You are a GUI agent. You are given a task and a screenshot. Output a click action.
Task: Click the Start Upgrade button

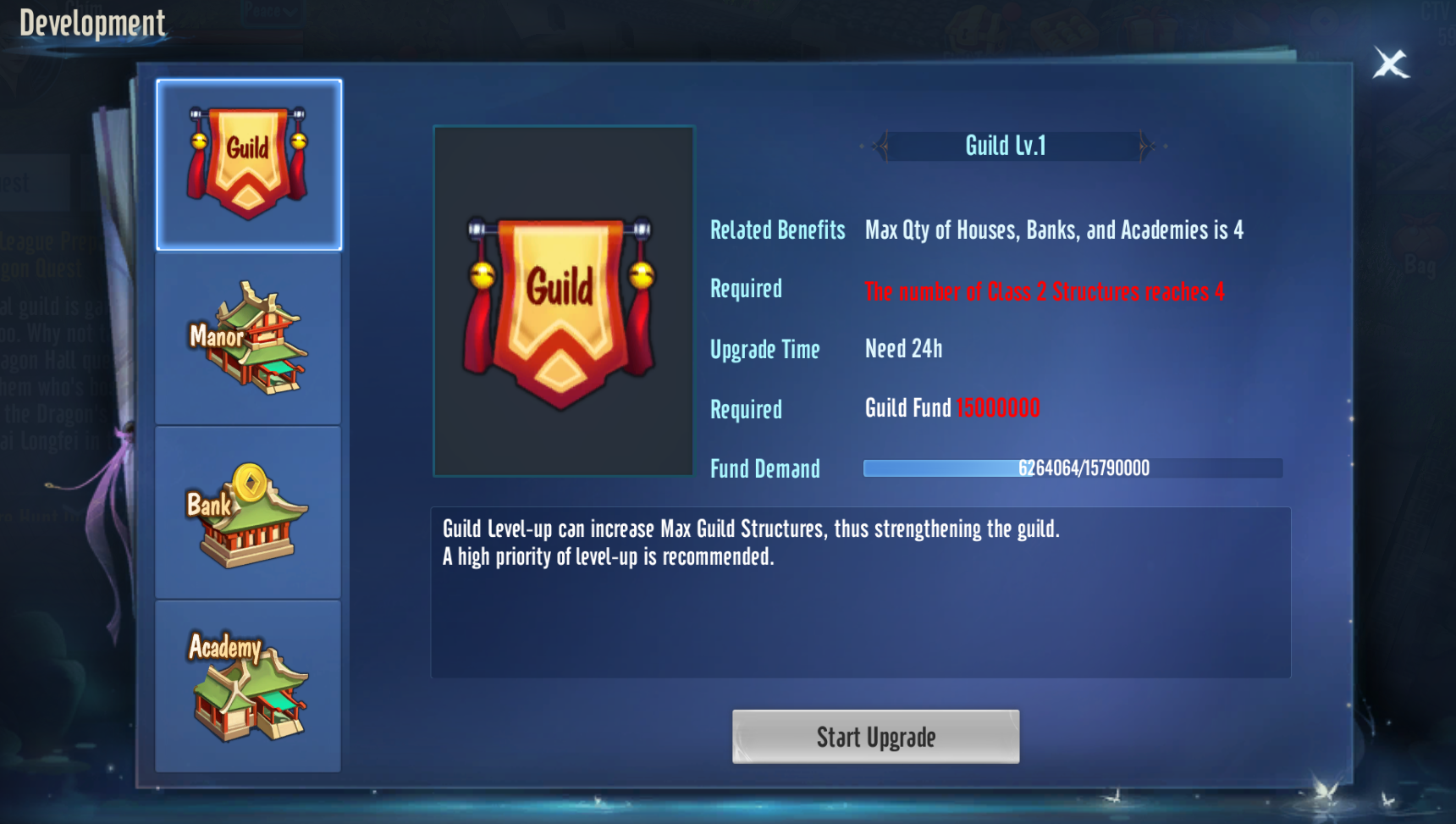click(x=875, y=737)
